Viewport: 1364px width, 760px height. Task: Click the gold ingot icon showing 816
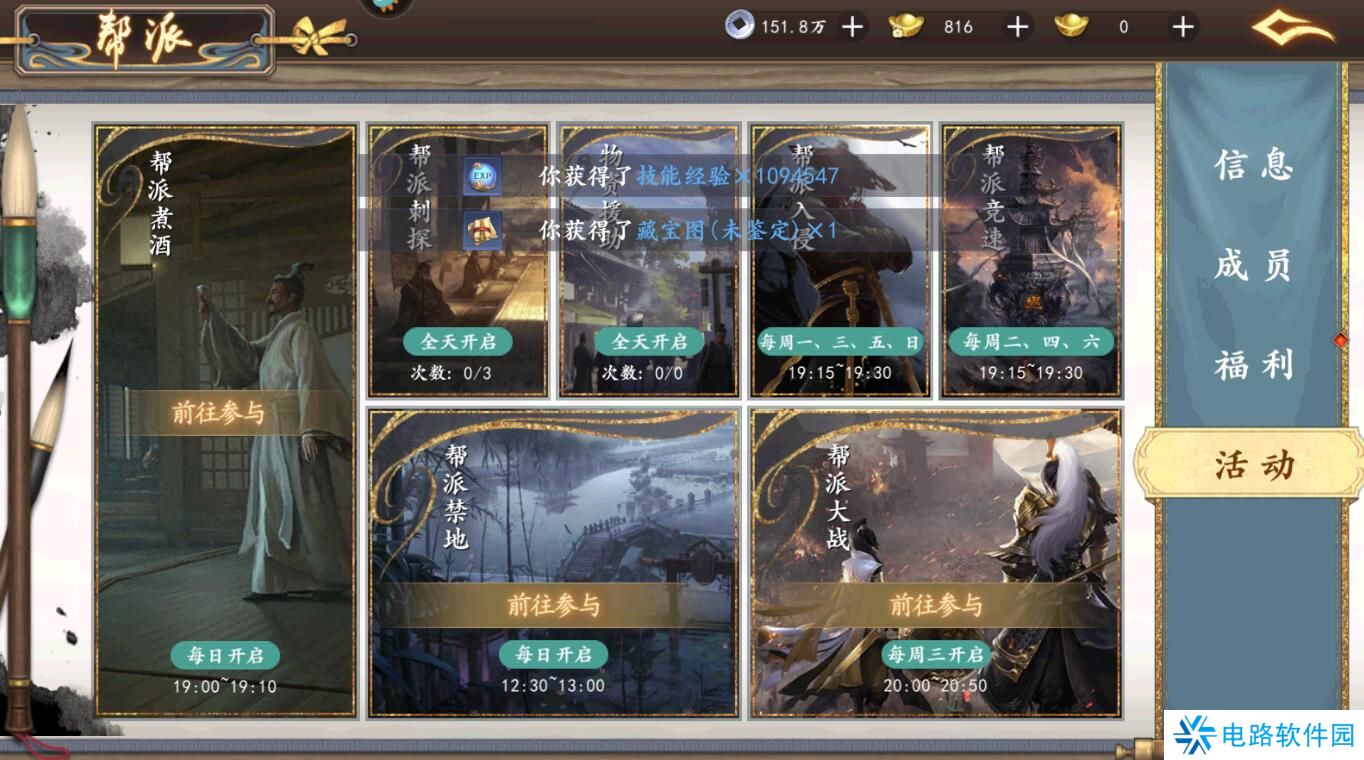tap(908, 27)
